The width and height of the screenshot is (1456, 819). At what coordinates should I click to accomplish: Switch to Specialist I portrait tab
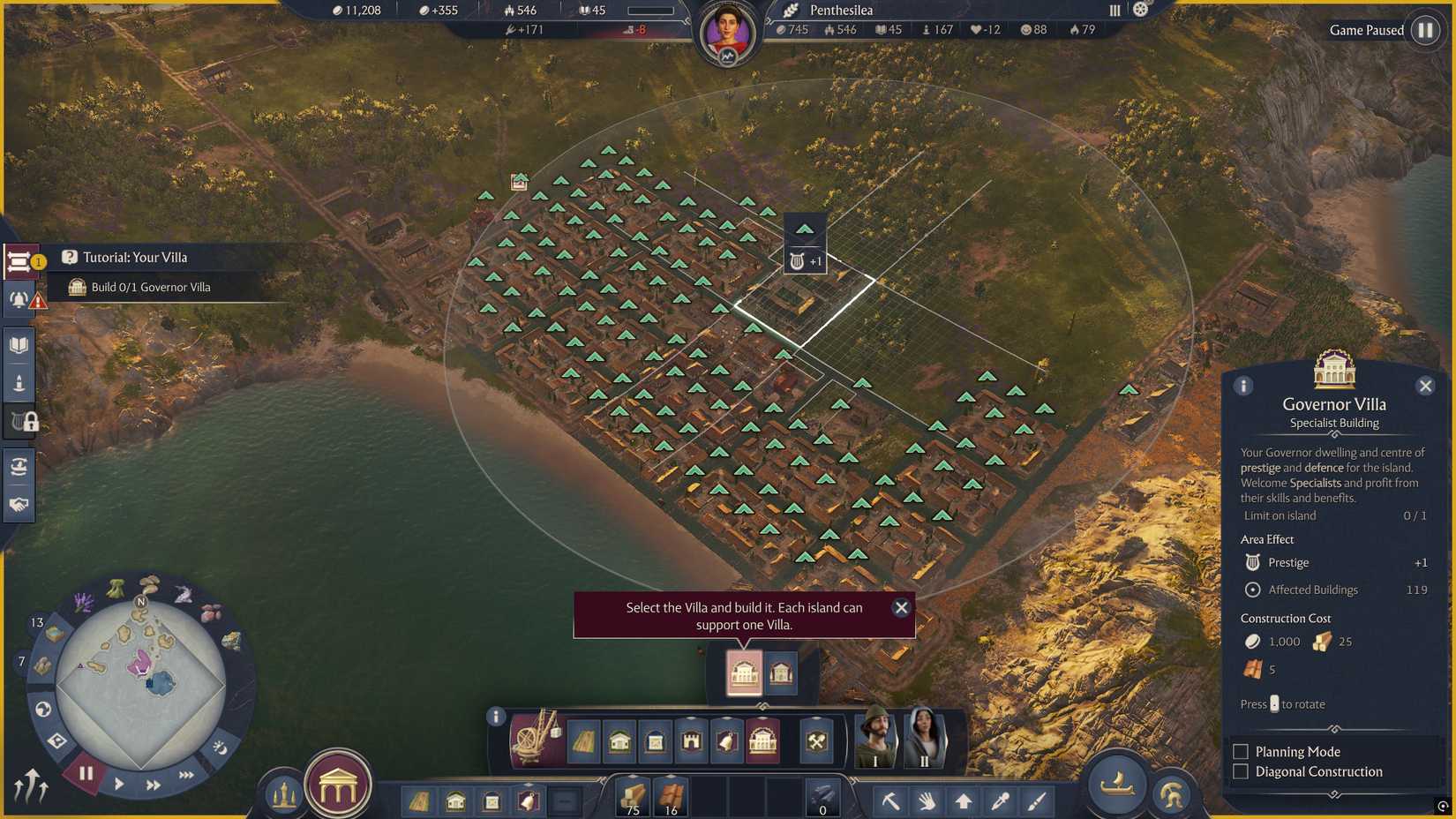[x=874, y=740]
